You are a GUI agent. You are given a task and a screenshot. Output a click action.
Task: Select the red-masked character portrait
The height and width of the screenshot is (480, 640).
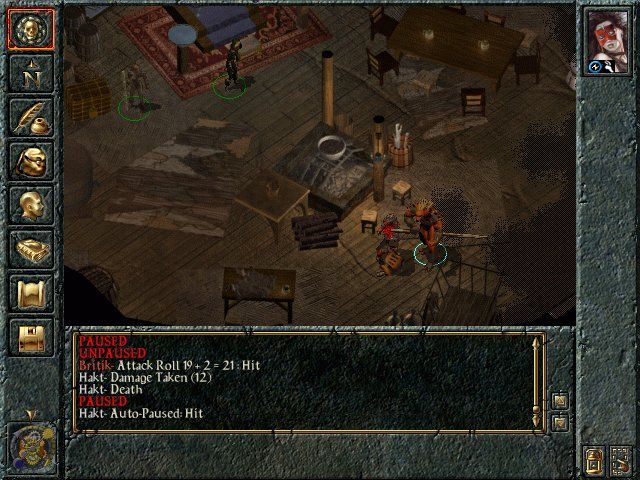click(608, 36)
